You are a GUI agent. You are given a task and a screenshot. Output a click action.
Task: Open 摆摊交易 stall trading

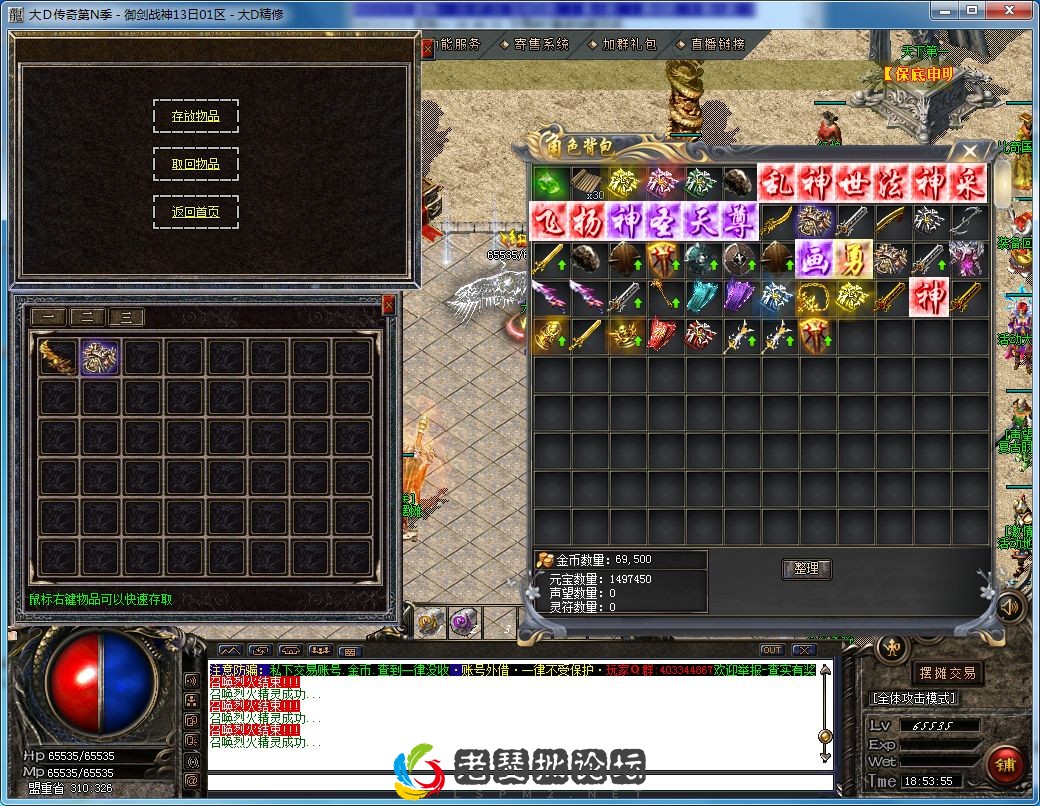click(x=945, y=673)
